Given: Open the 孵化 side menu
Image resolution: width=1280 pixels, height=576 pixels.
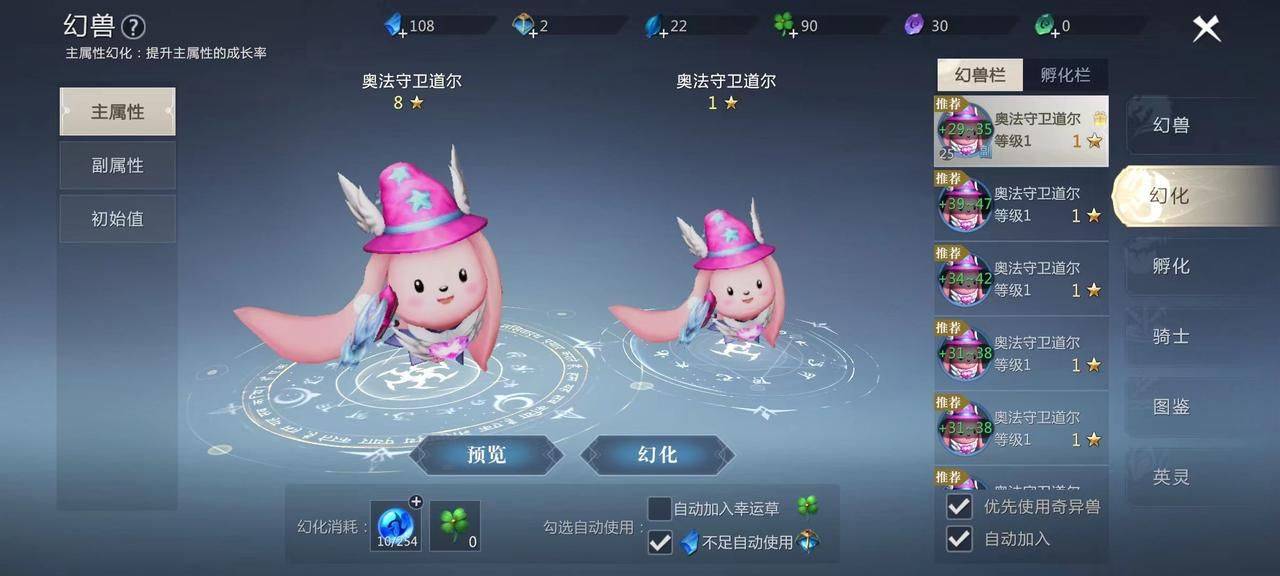Looking at the screenshot, I should pyautogui.click(x=1171, y=266).
